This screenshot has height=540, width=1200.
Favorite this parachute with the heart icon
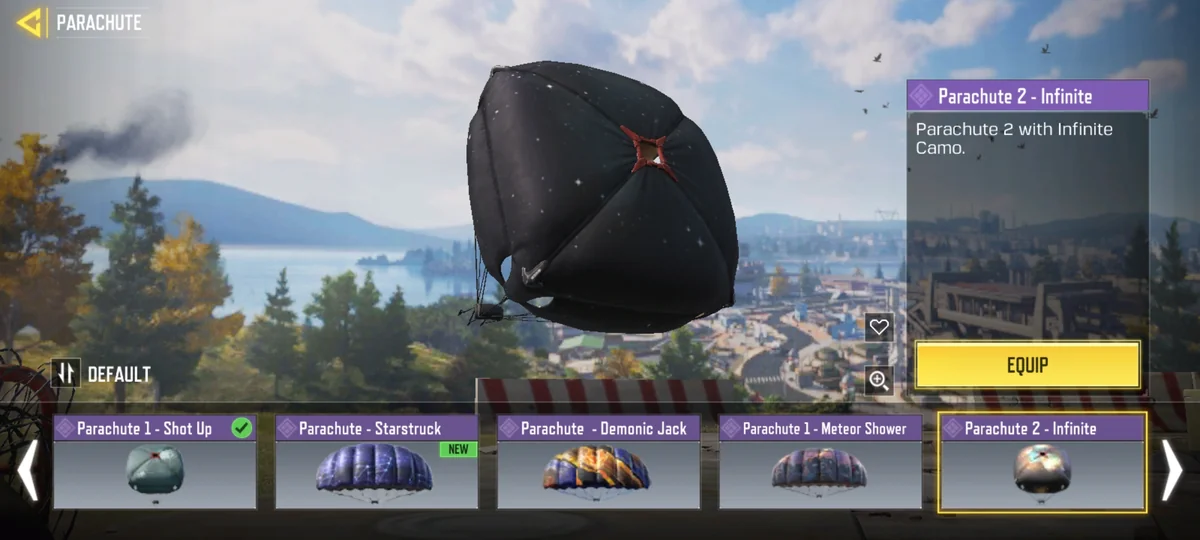pyautogui.click(x=879, y=327)
